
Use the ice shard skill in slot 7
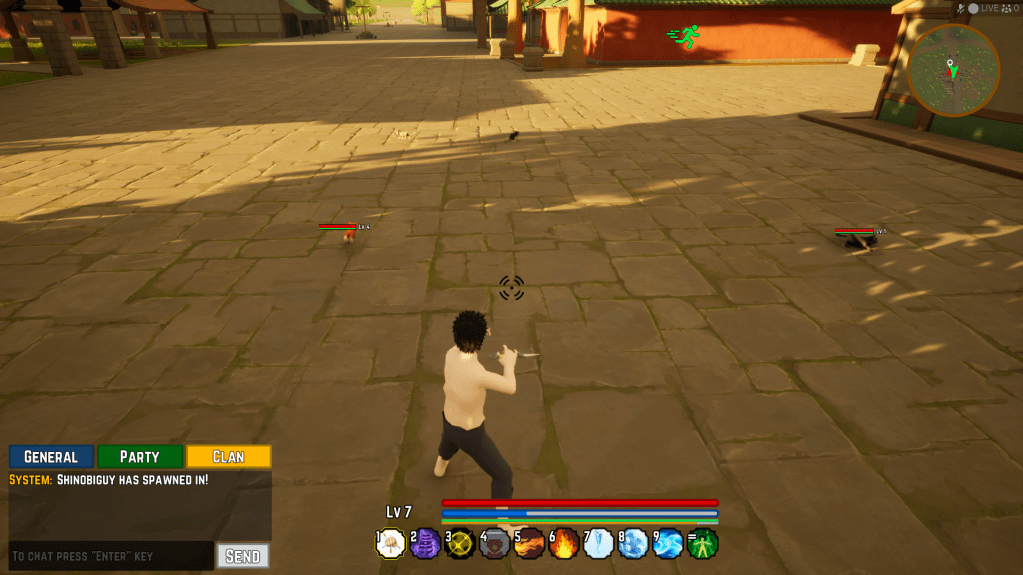pos(599,544)
